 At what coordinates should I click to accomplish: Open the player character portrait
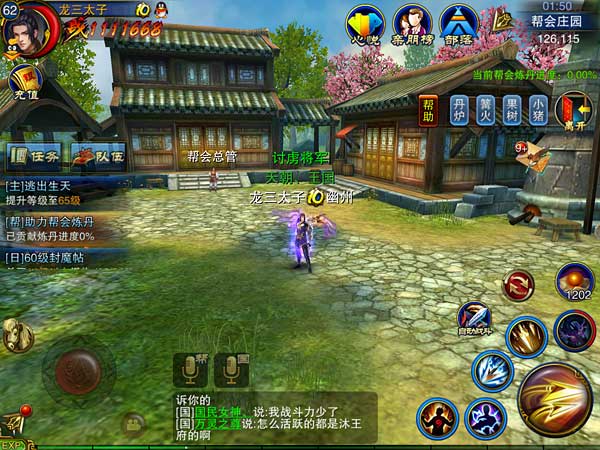(27, 28)
